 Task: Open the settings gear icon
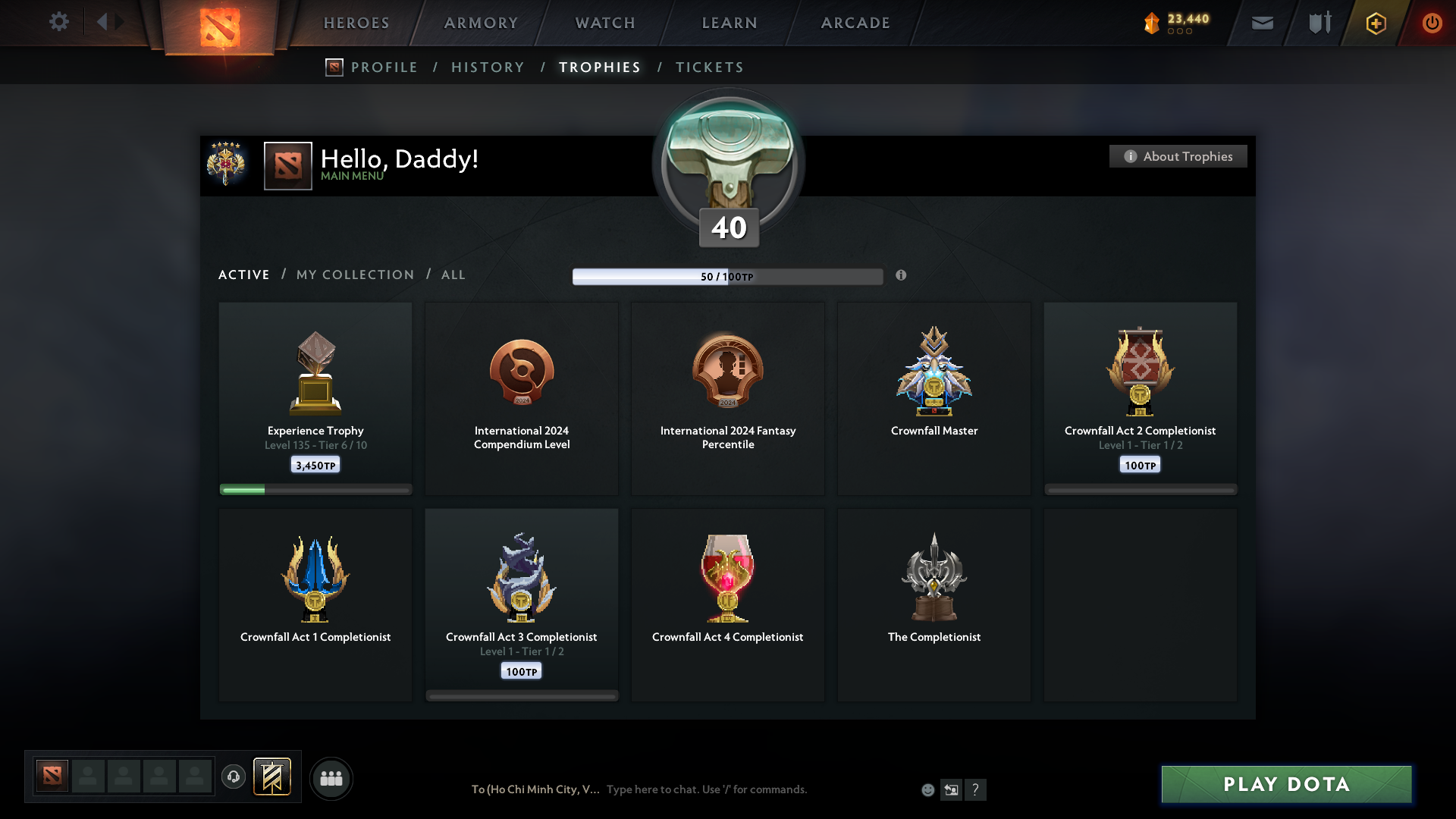coord(60,22)
